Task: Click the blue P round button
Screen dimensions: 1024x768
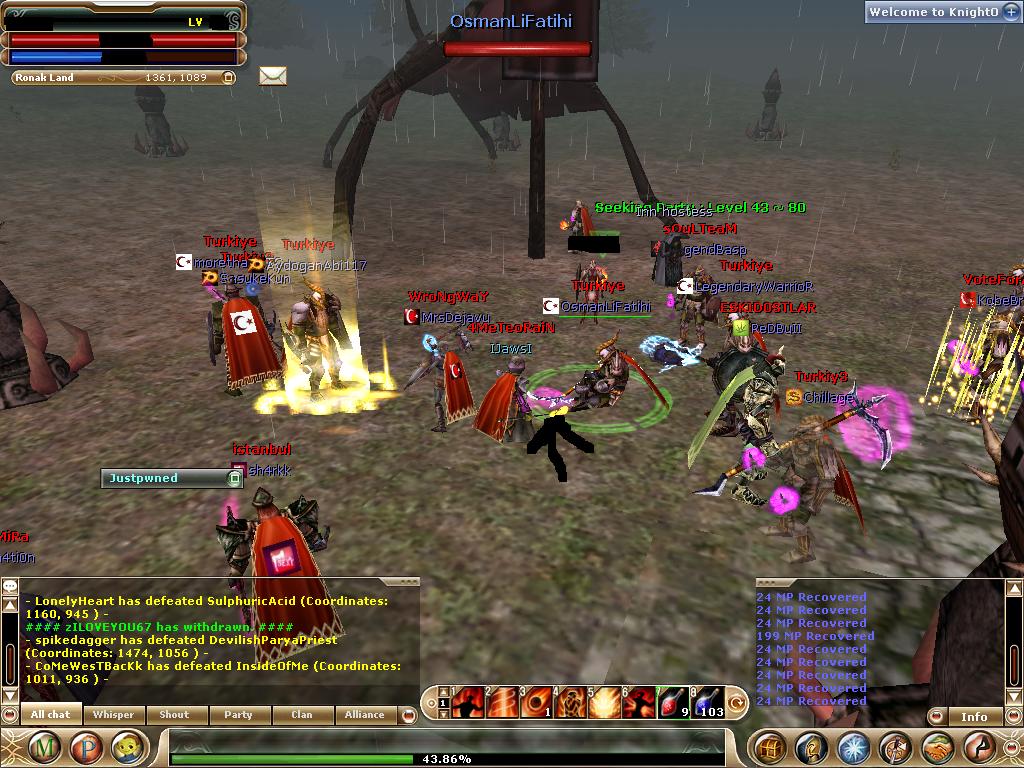Action: pos(85,747)
